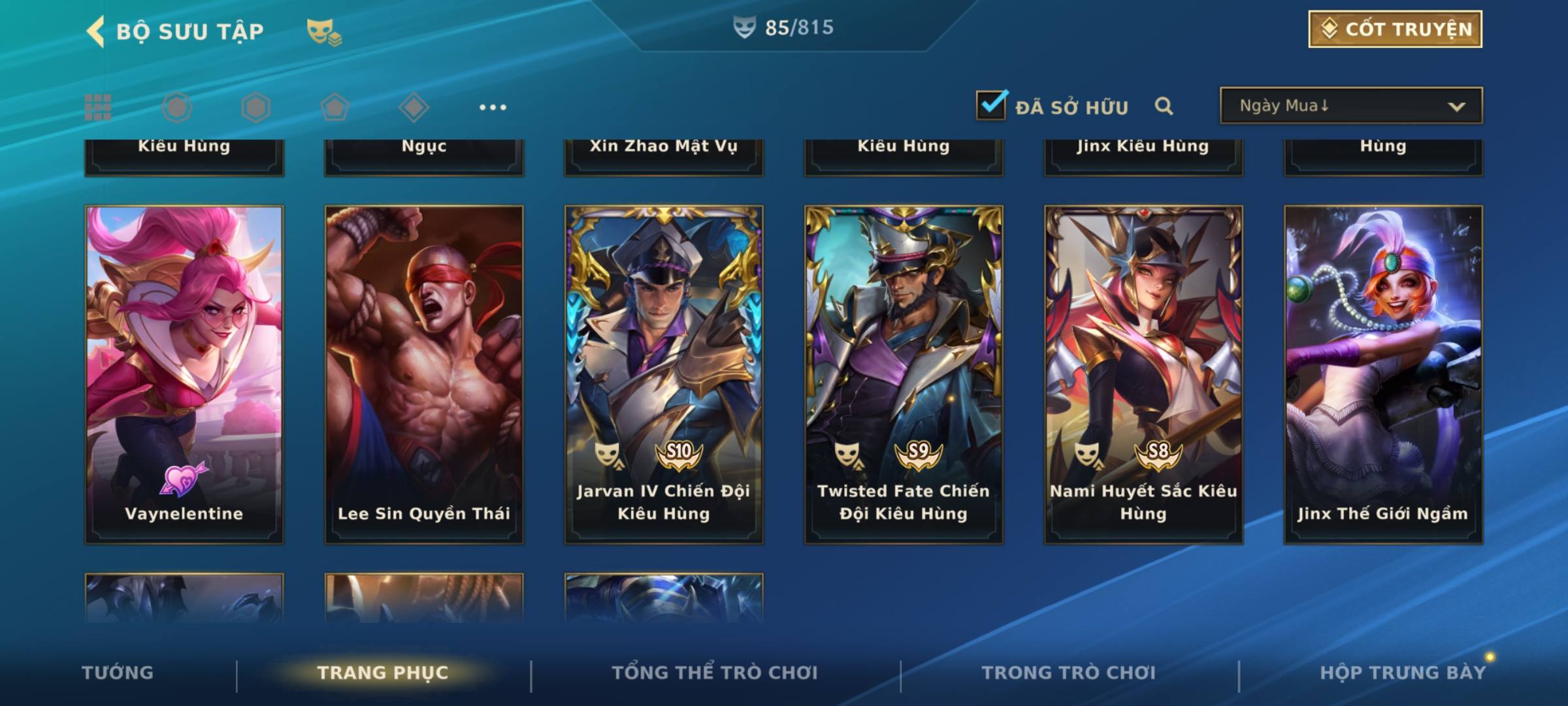Image resolution: width=1568 pixels, height=706 pixels.
Task: Open the three-dots more filters
Action: click(493, 107)
